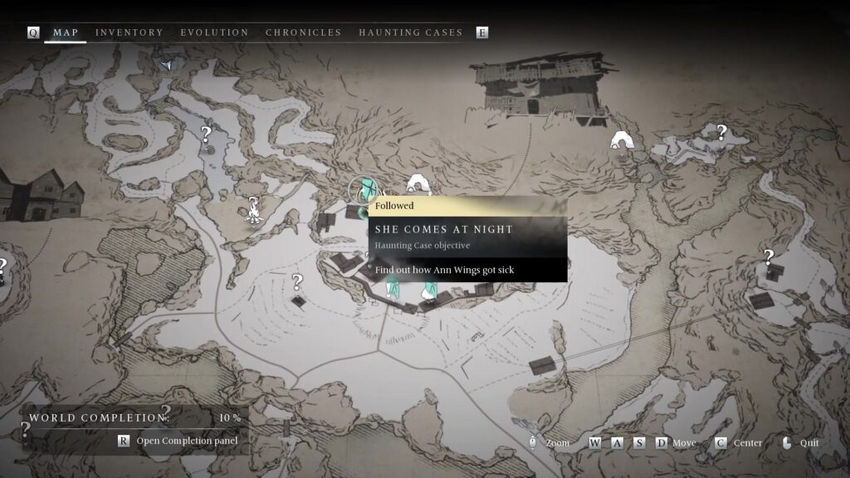This screenshot has width=850, height=478.
Task: Click the circled followed objective marker
Action: (364, 189)
